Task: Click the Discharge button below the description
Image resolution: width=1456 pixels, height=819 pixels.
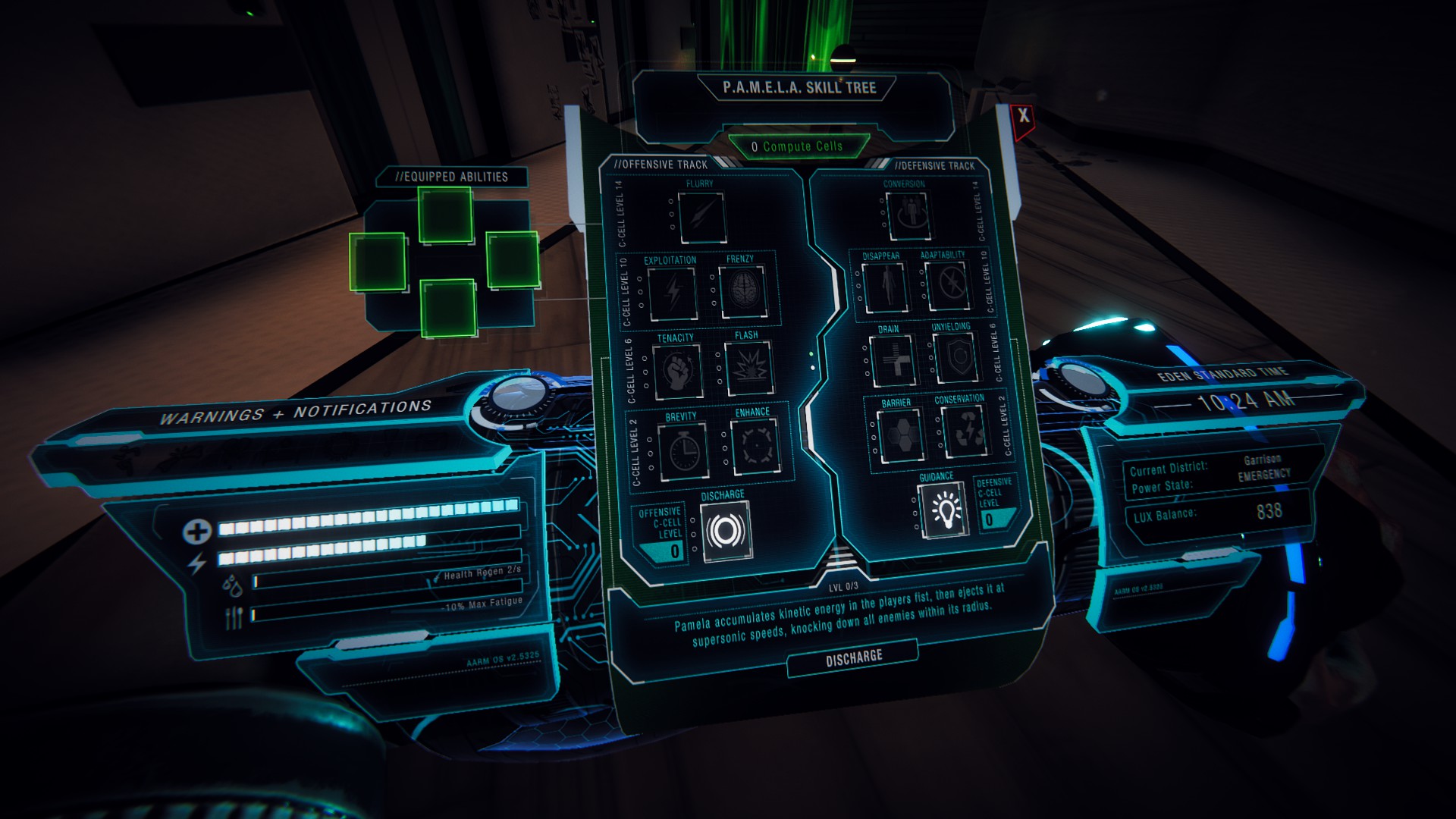Action: coord(853,657)
